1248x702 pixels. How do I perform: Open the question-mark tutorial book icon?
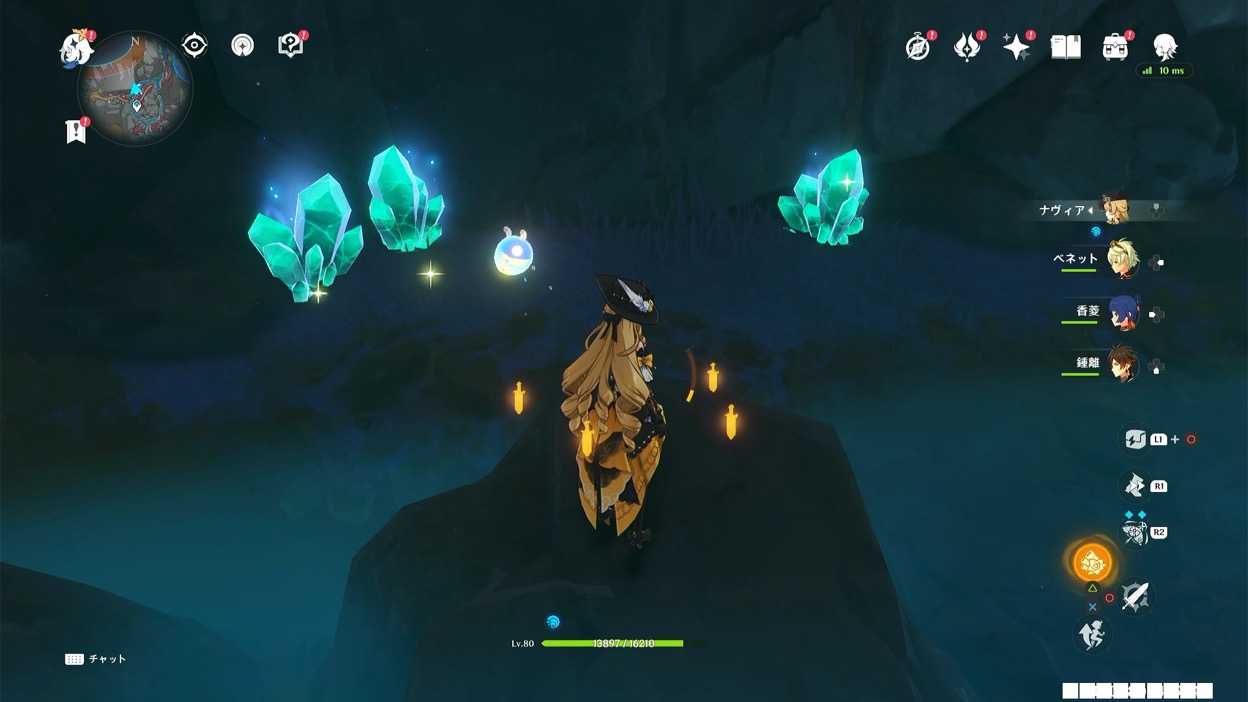(x=290, y=45)
